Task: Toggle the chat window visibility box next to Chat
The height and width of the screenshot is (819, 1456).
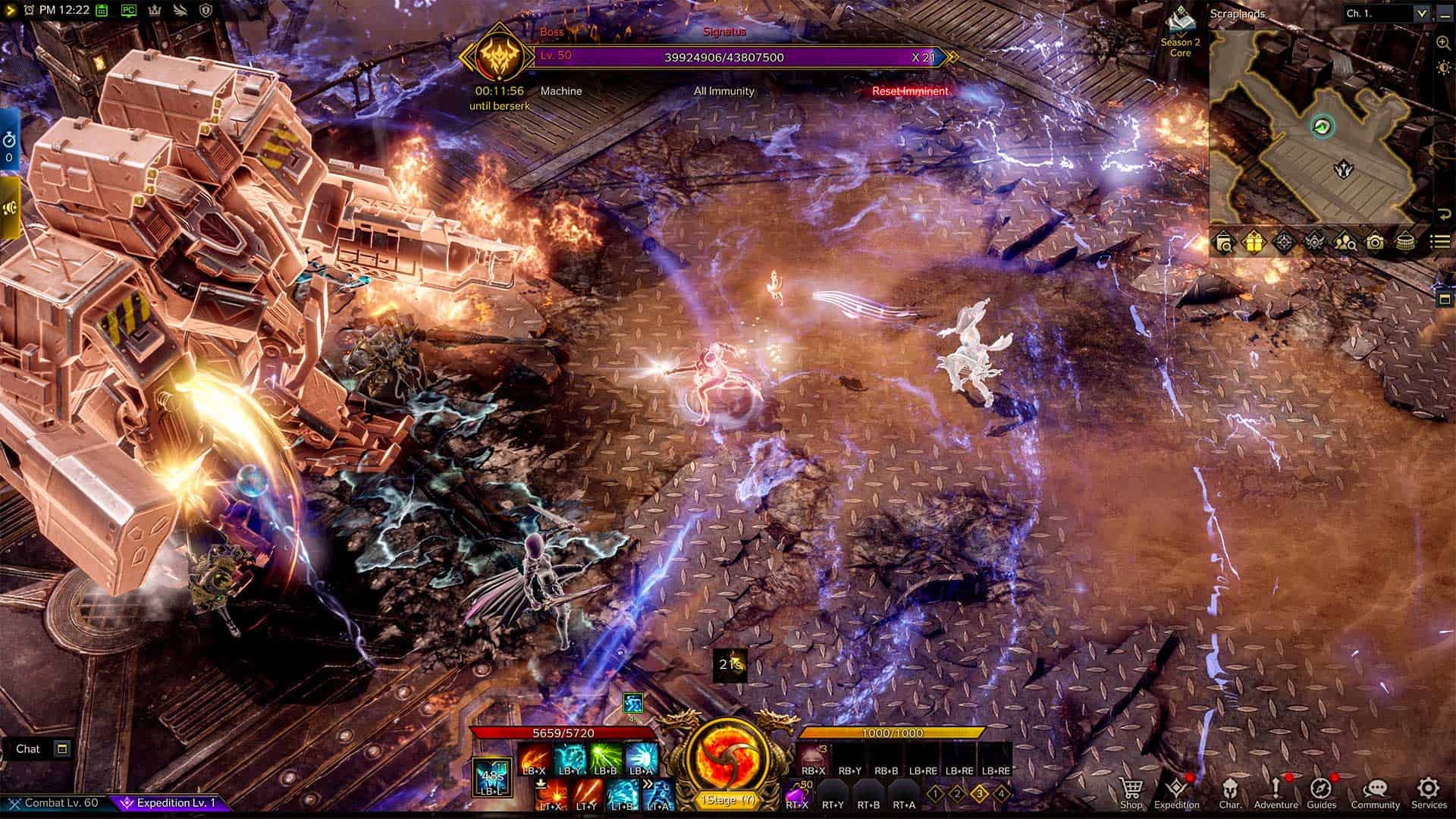Action: point(61,748)
